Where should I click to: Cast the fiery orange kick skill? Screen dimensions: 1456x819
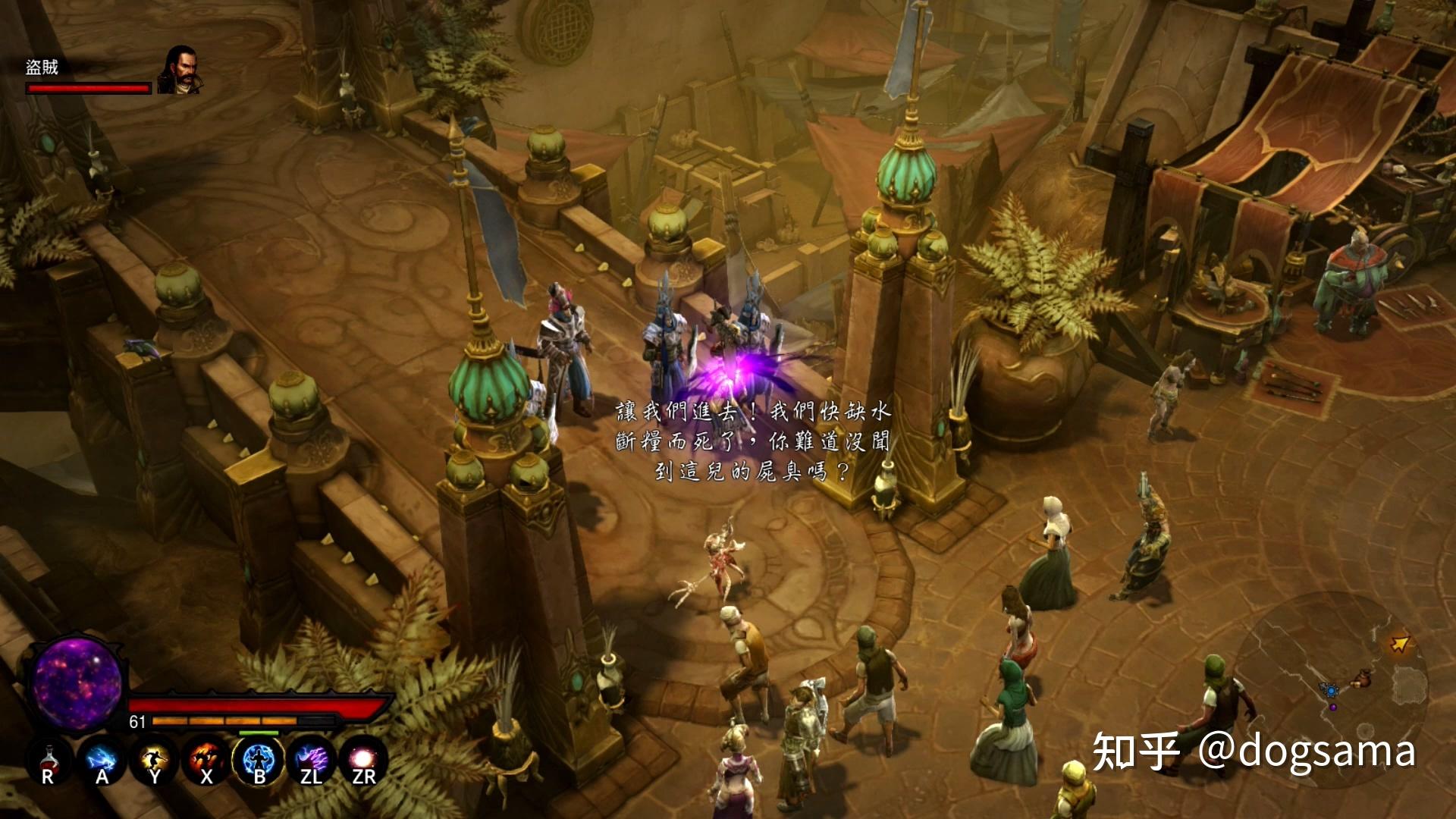coord(206,761)
